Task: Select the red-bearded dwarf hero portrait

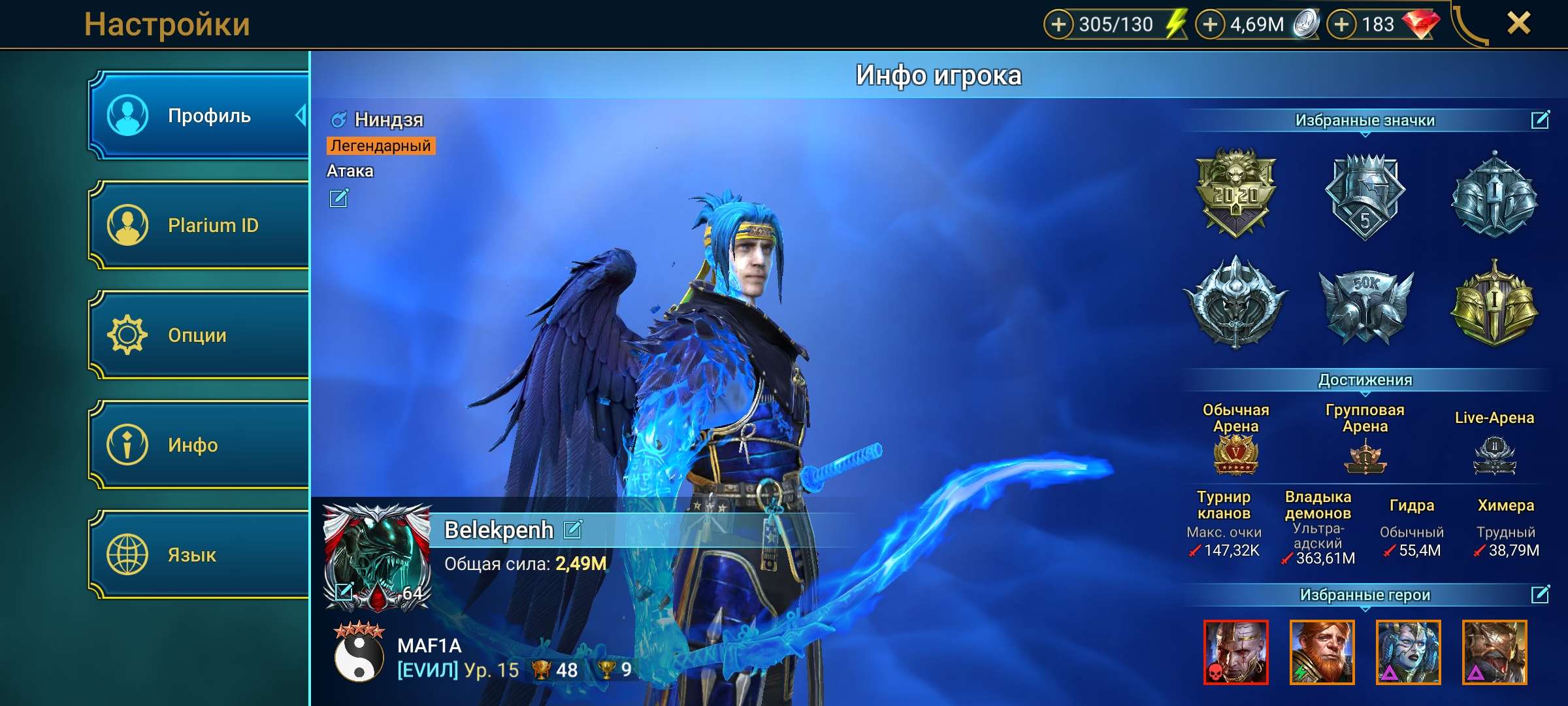Action: [1322, 652]
